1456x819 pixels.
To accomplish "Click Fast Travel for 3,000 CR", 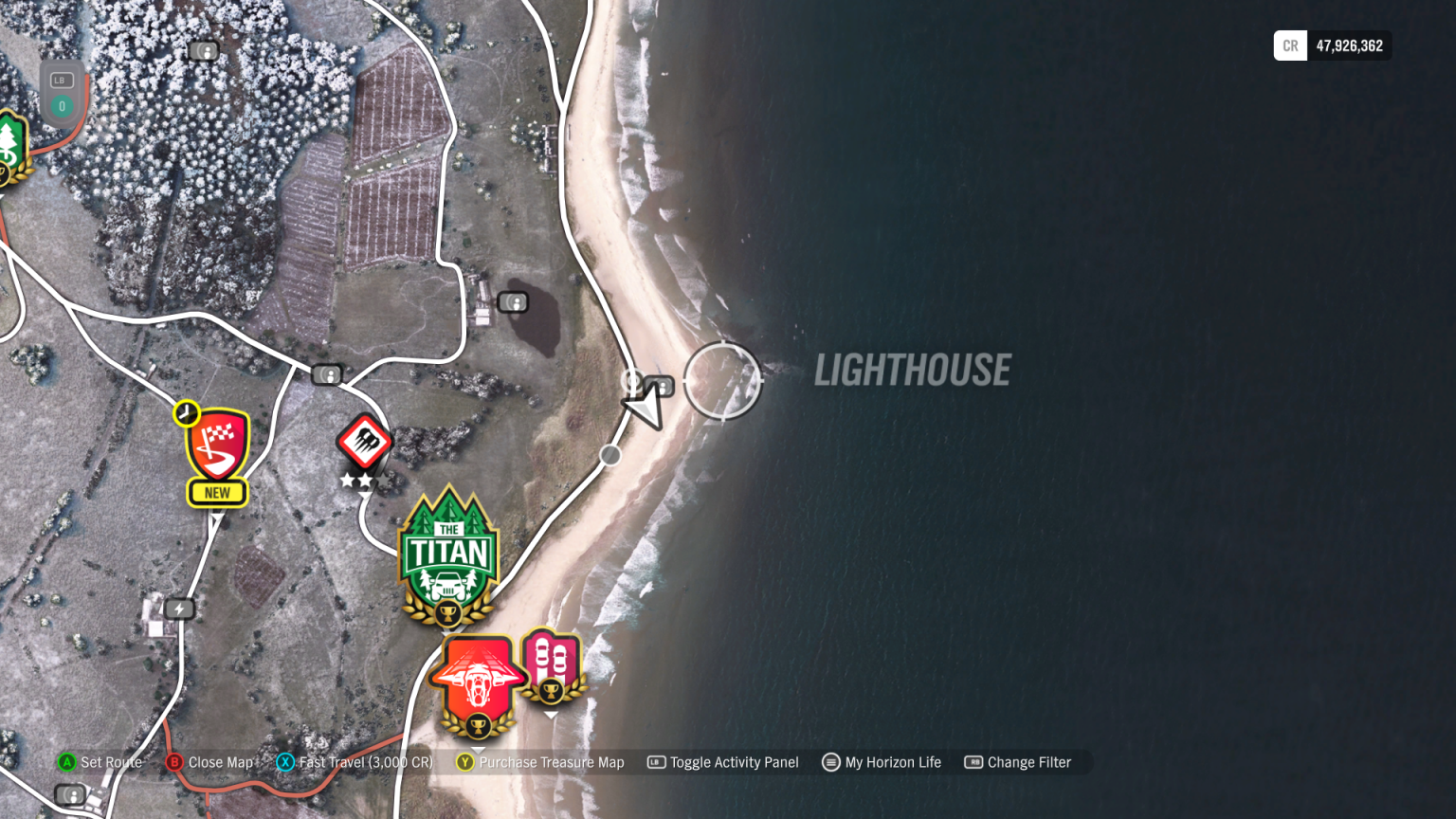I will coord(364,762).
